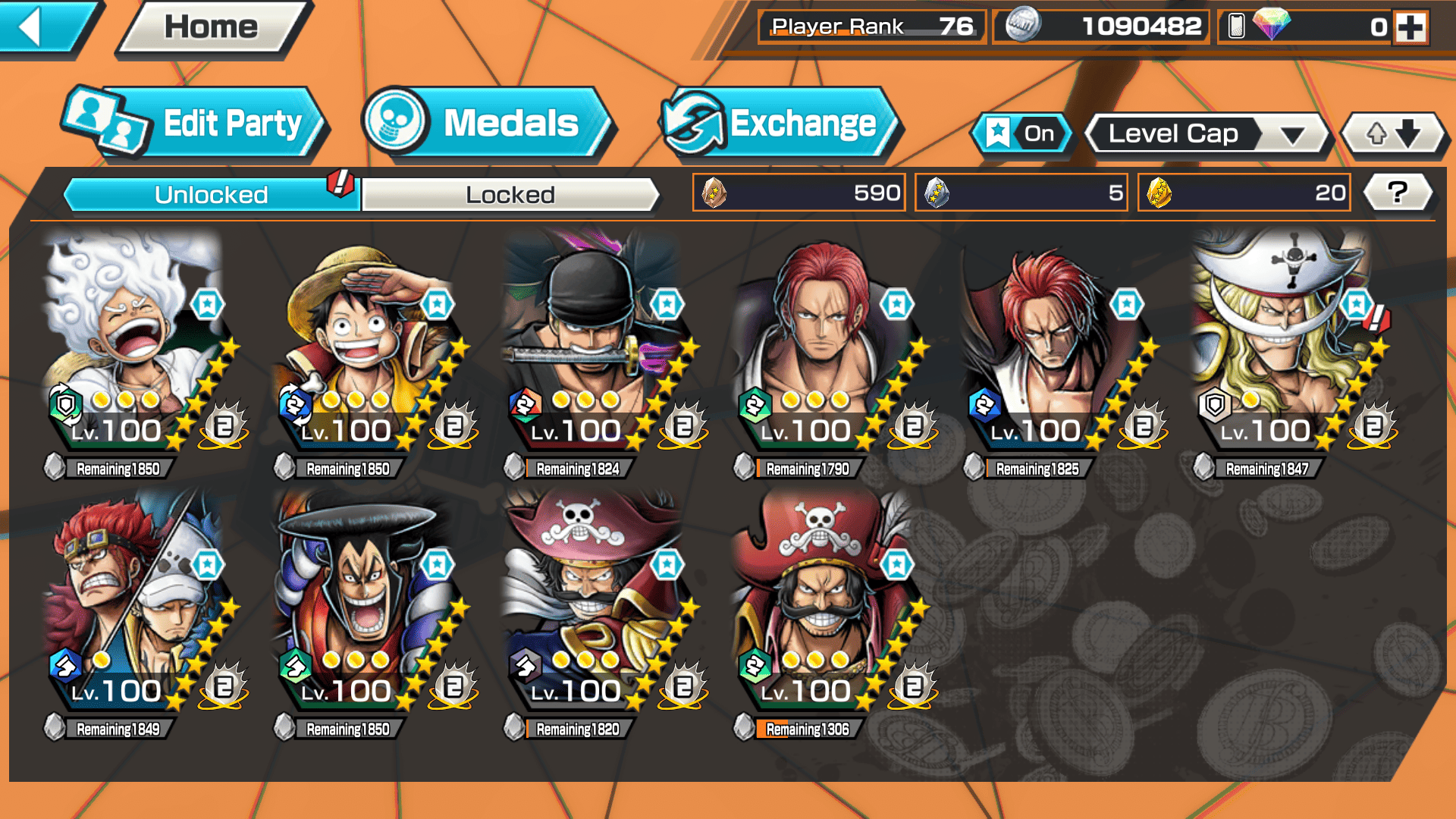
Task: Open the question mark help button
Action: coord(1397,193)
